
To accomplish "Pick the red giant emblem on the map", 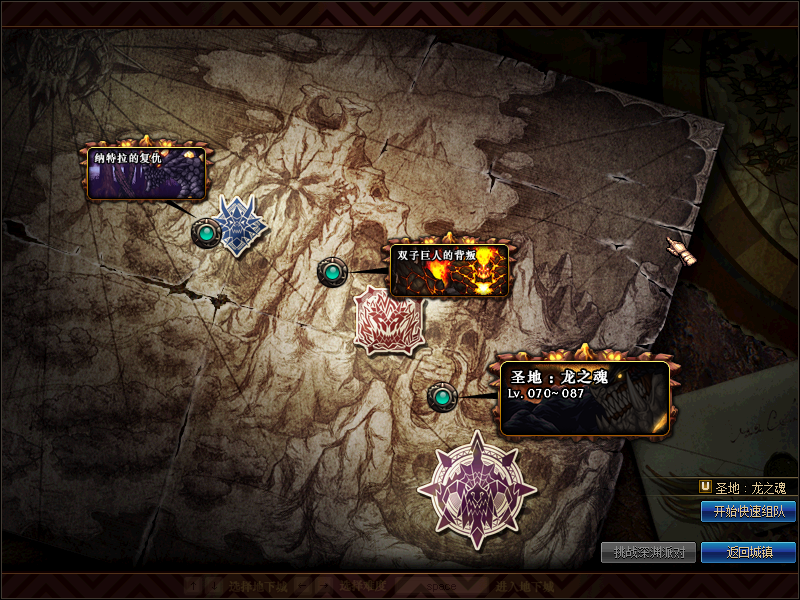I will pyautogui.click(x=390, y=320).
